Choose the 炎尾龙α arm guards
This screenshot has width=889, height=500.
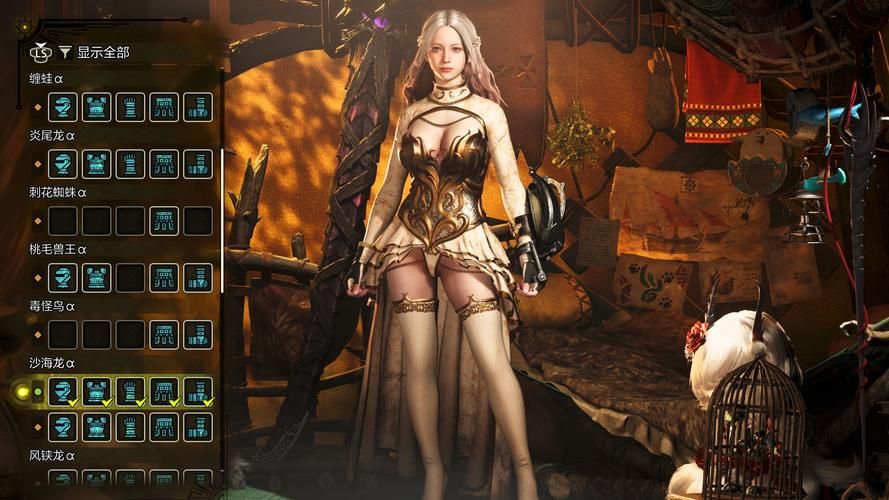130,164
